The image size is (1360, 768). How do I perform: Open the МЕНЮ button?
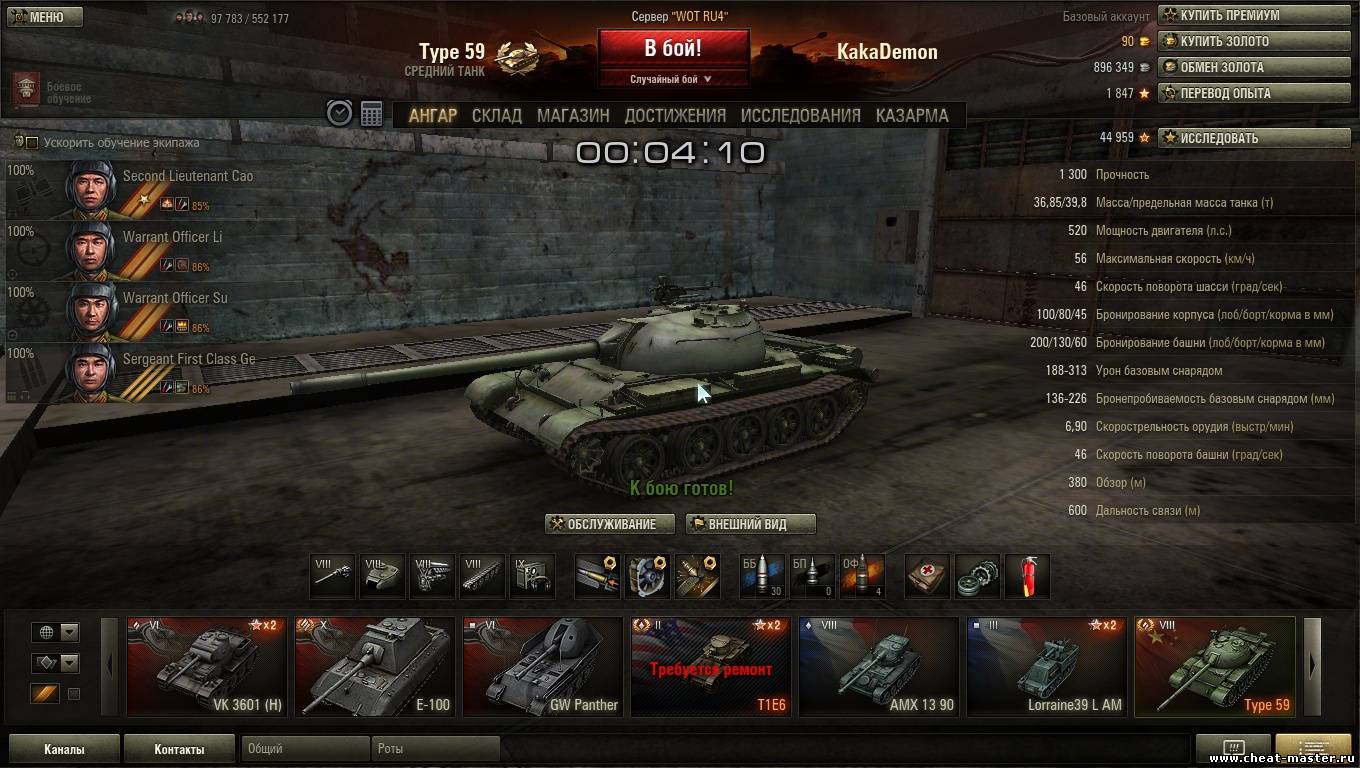[44, 17]
